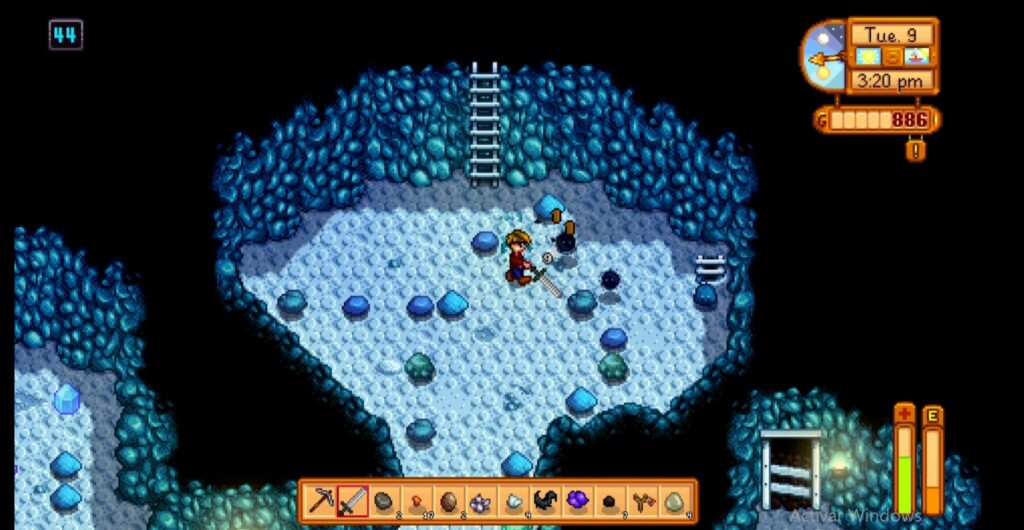Select the pickaxe in the hotbar
The height and width of the screenshot is (530, 1024).
[x=322, y=500]
